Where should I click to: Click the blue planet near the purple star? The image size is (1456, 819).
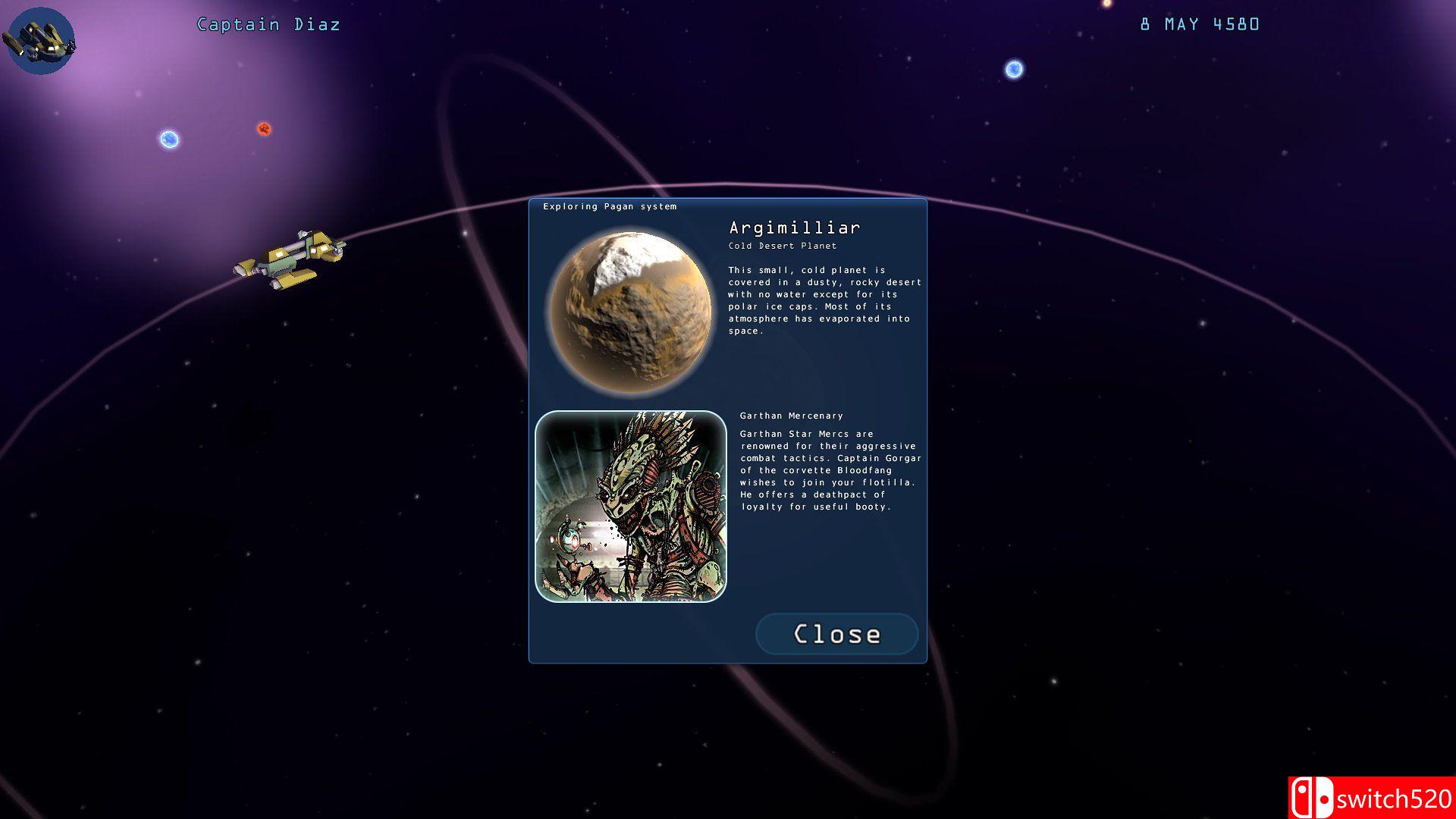(168, 140)
